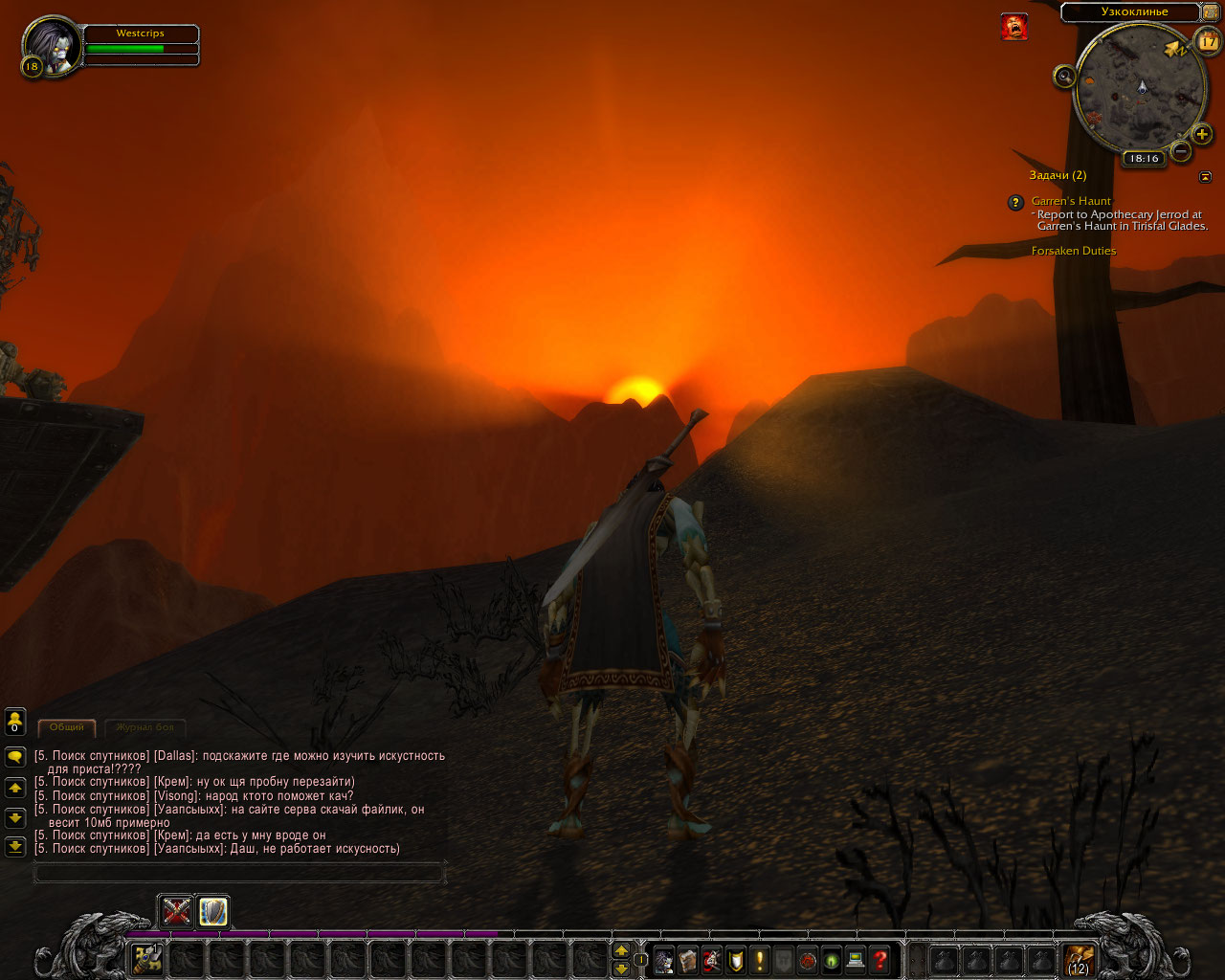Click the circular minimap

[x=1141, y=88]
